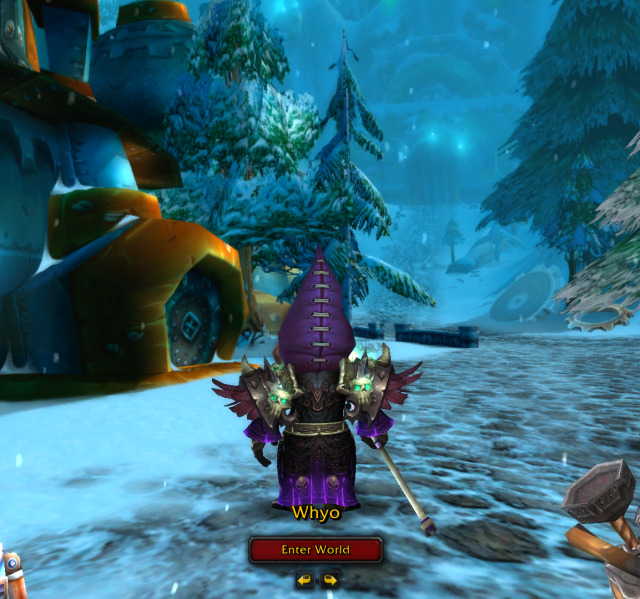Rotate character with the right arrow button

click(x=329, y=579)
